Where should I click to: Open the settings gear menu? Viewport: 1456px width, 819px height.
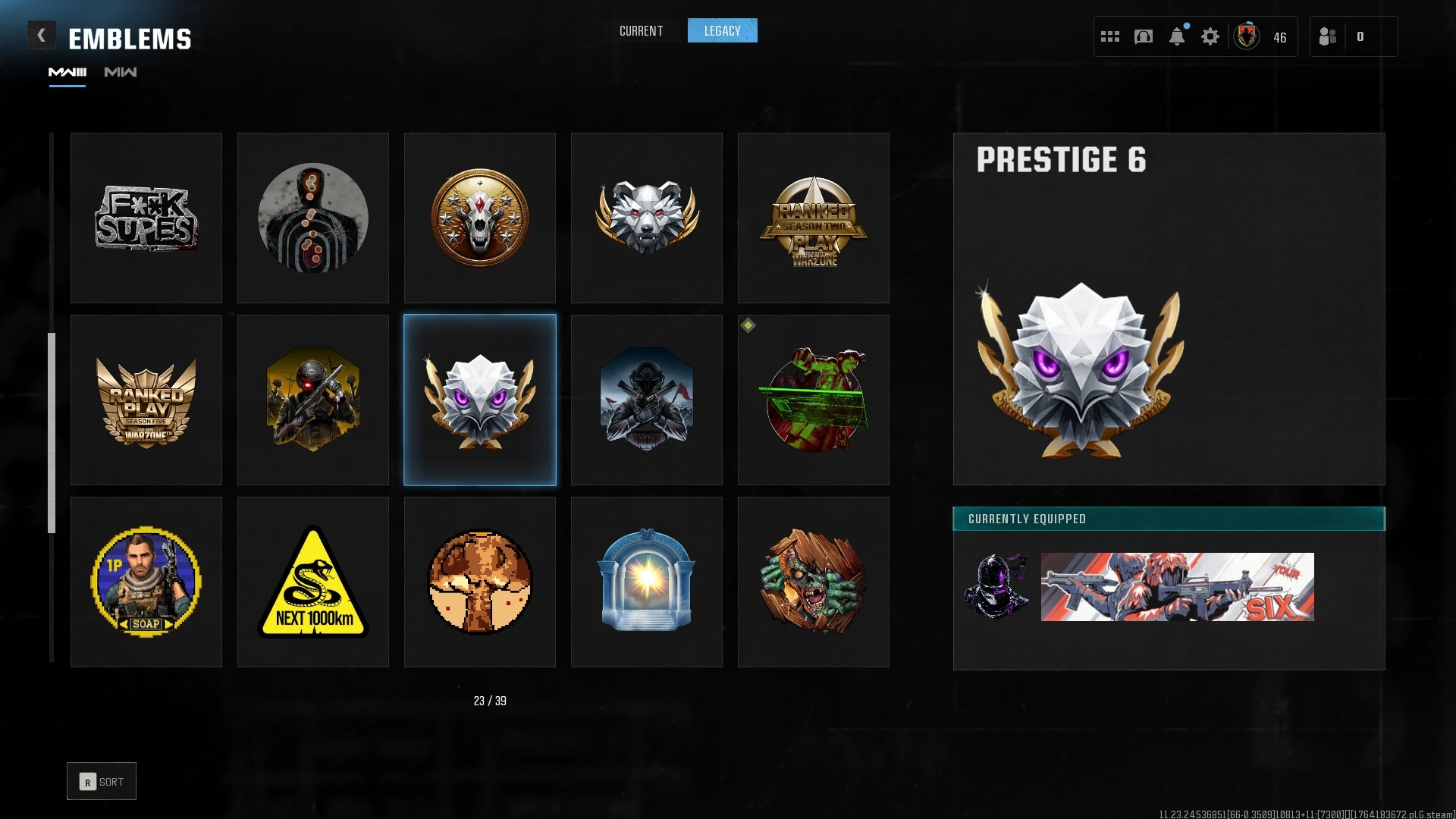[1210, 36]
